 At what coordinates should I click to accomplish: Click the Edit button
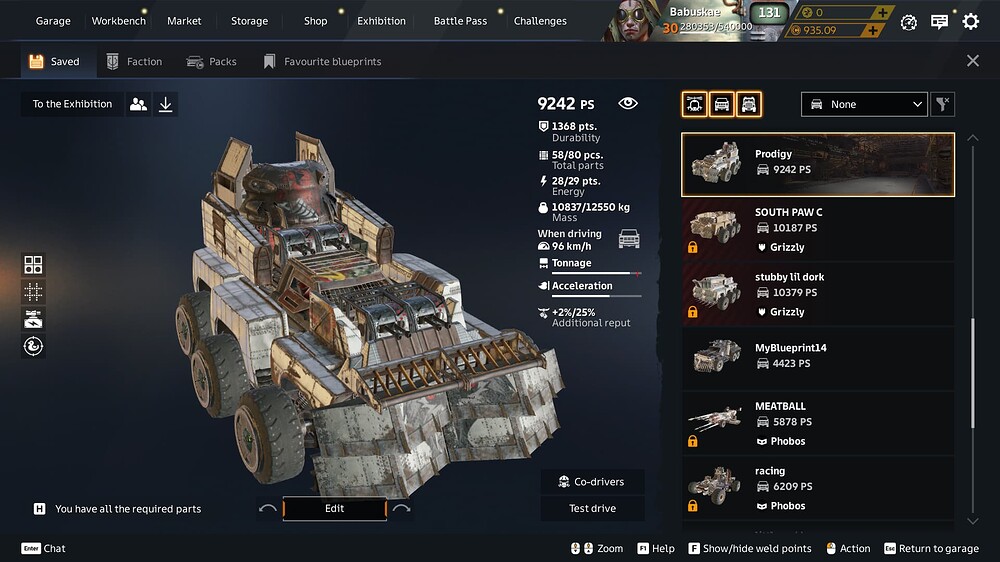click(x=334, y=509)
